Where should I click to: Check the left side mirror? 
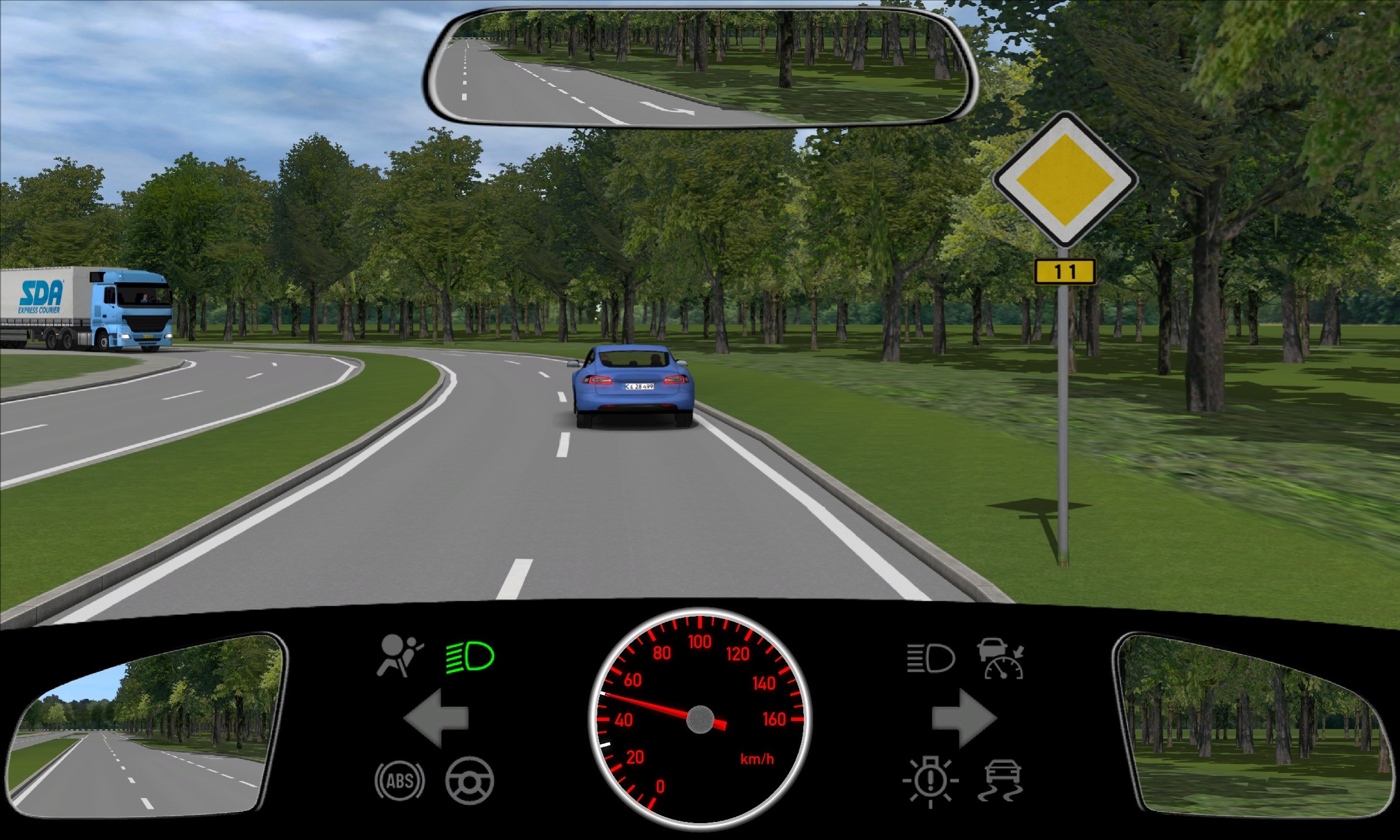[x=147, y=726]
